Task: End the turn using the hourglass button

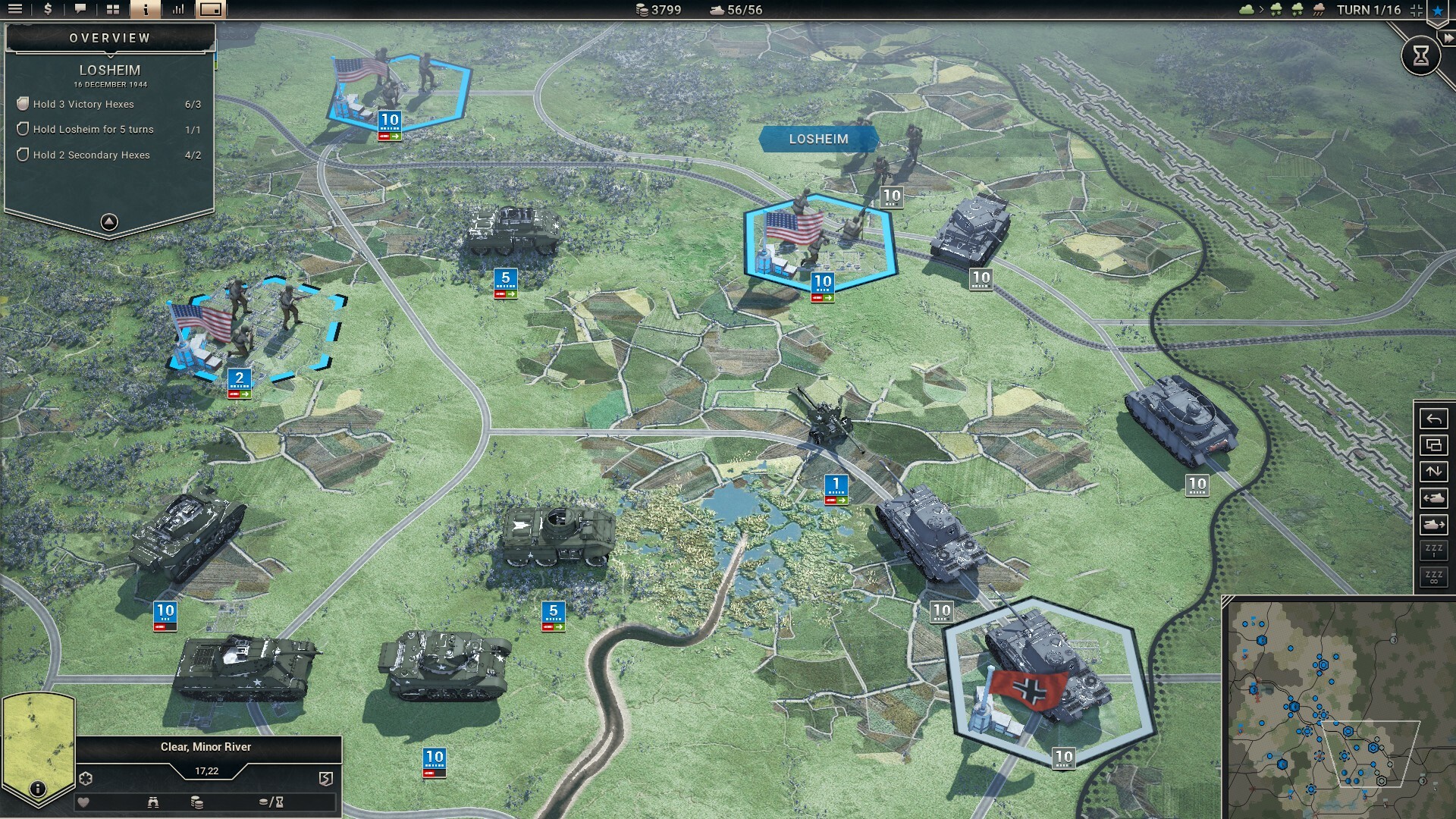Action: pyautogui.click(x=1422, y=55)
